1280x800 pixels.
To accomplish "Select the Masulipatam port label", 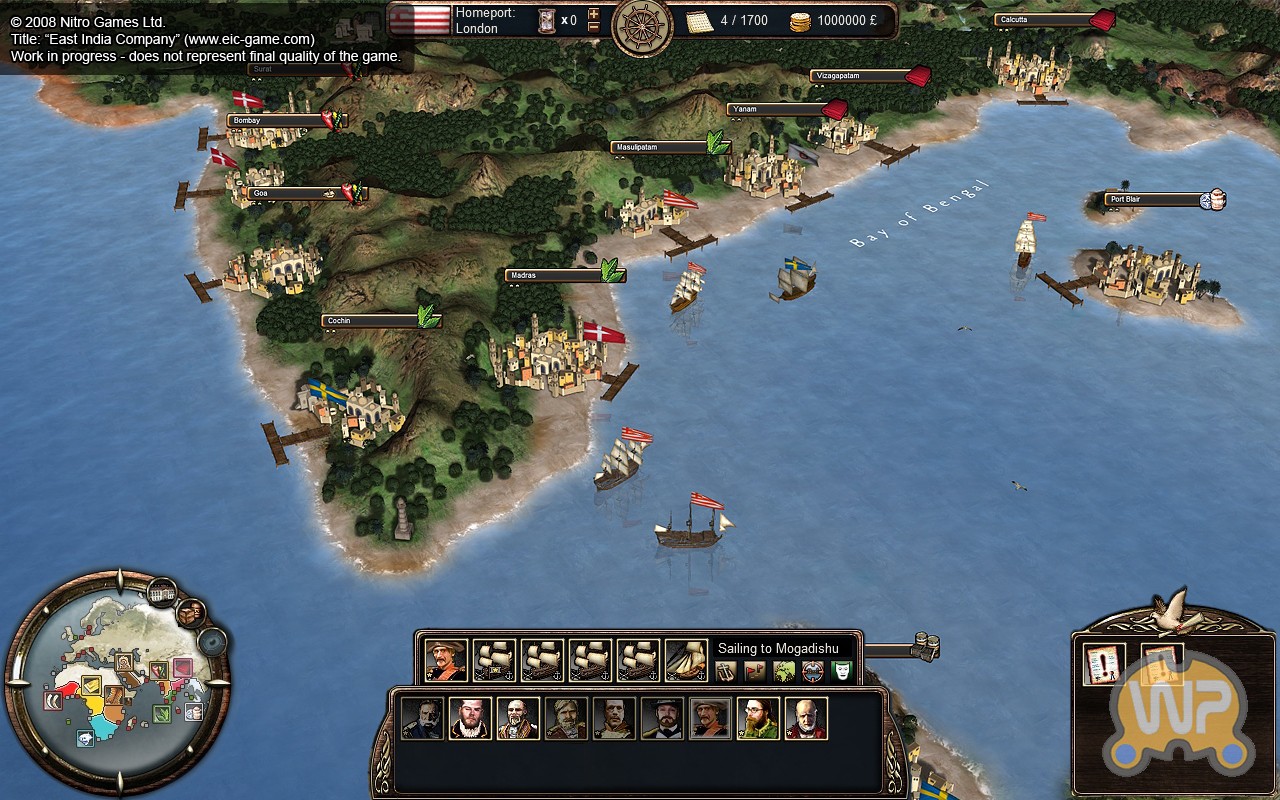I will 660,147.
